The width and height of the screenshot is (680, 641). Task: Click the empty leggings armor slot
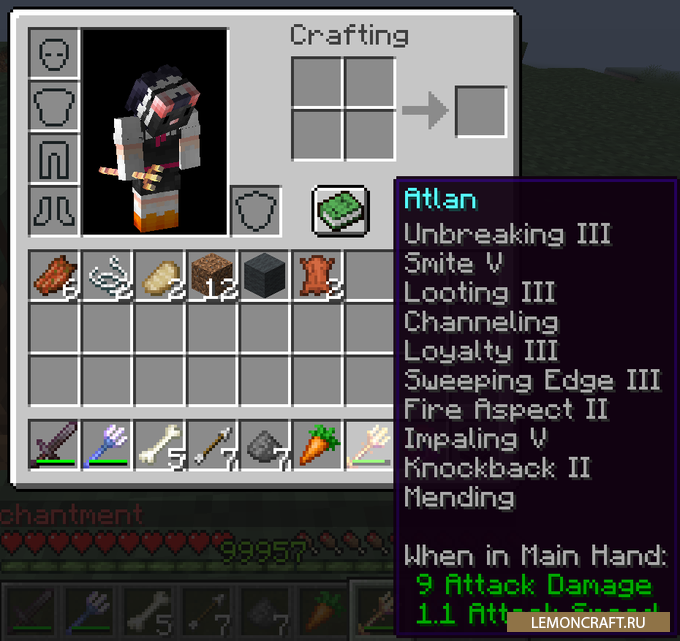pyautogui.click(x=54, y=158)
